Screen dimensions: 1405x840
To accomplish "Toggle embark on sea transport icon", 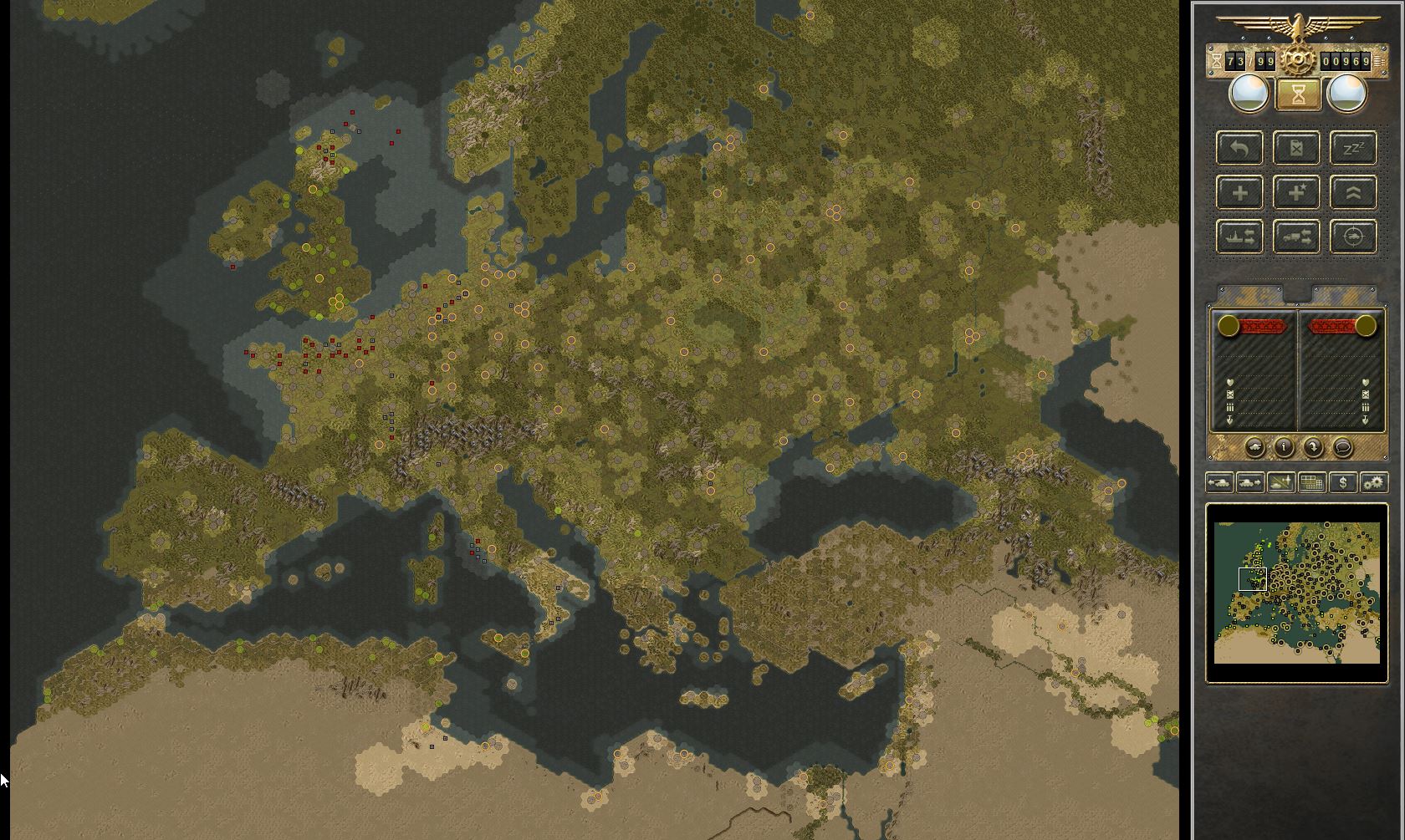I will [x=1240, y=237].
